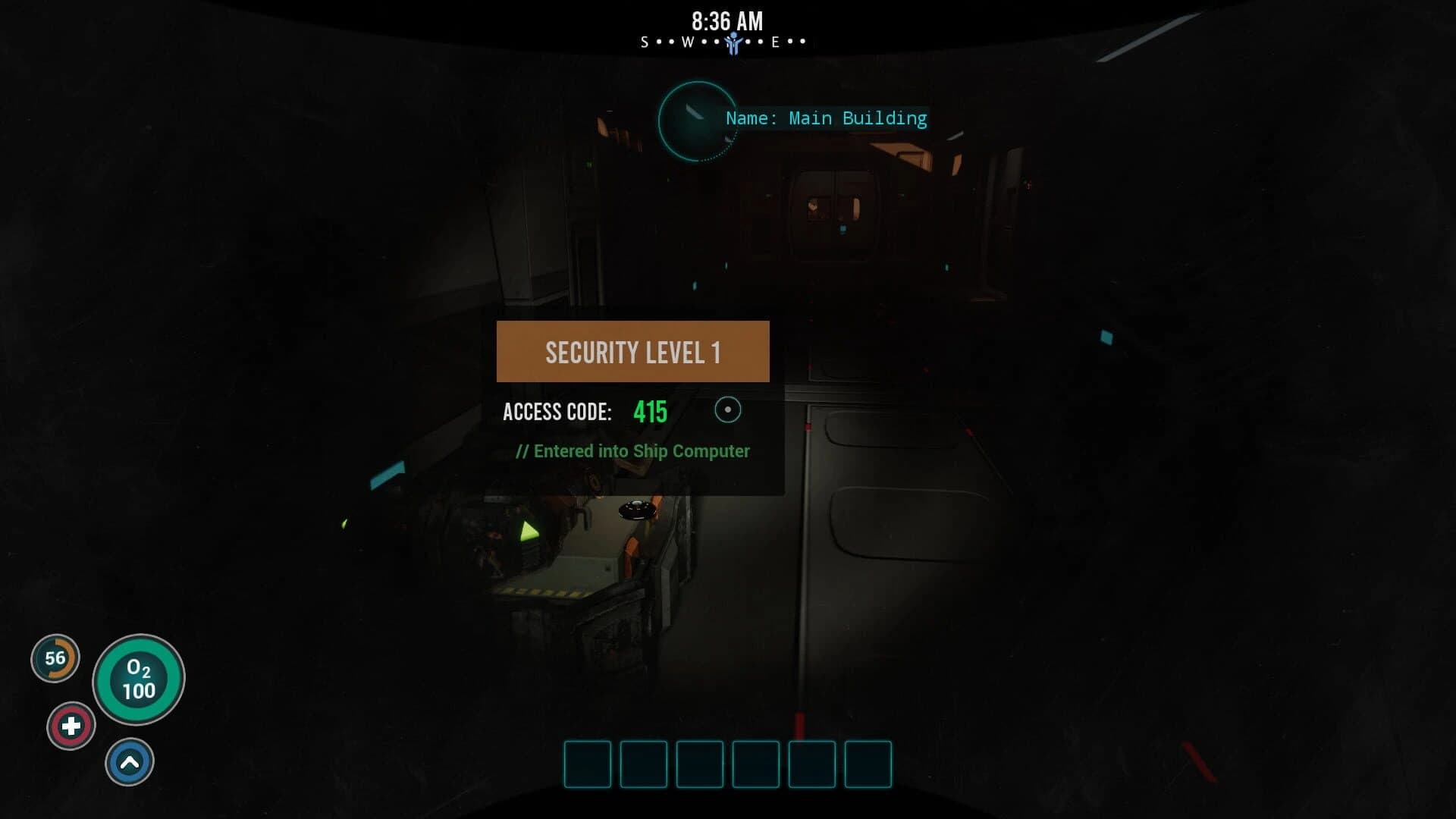Click the blue jump arrow indicator
Viewport: 1456px width, 819px height.
coord(129,761)
